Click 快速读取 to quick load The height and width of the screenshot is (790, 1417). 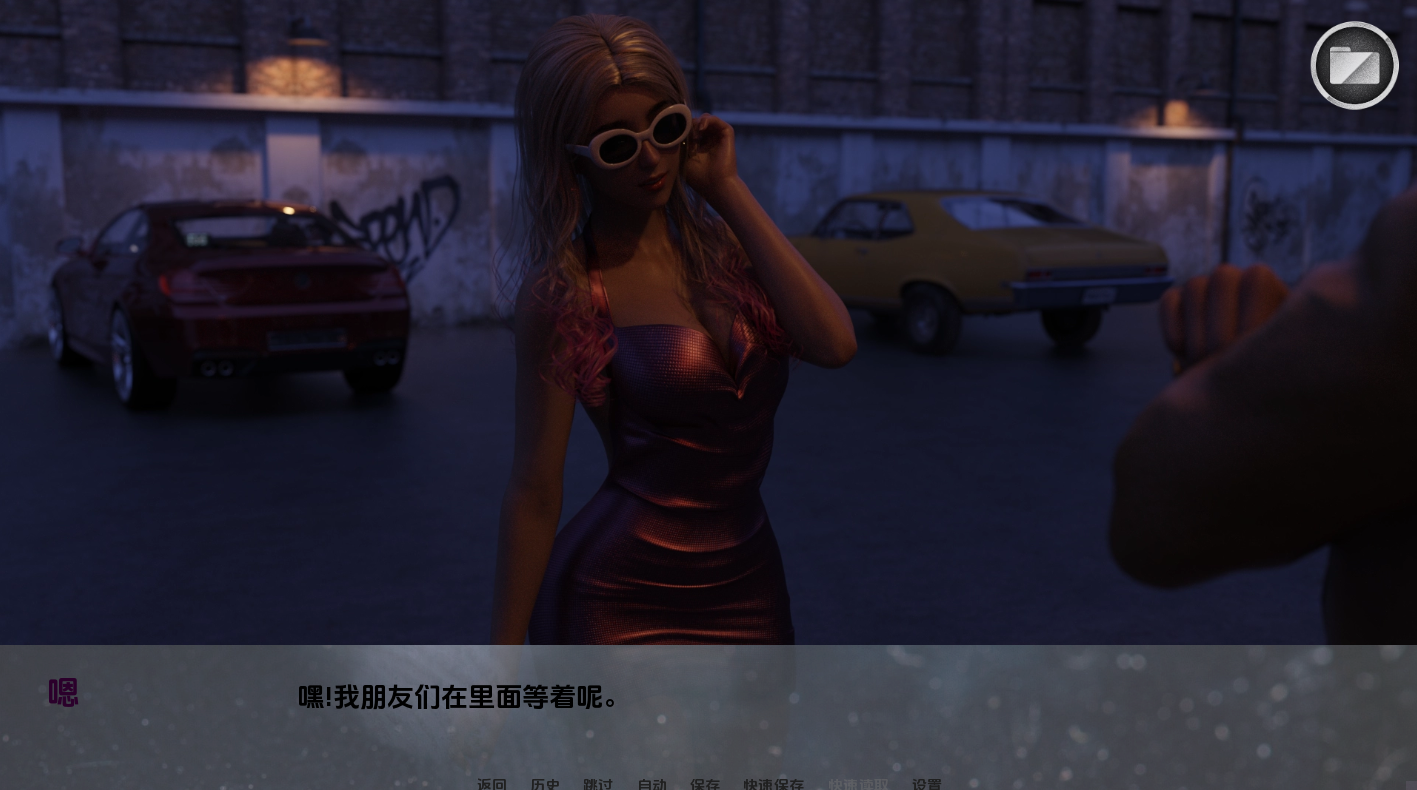(858, 785)
